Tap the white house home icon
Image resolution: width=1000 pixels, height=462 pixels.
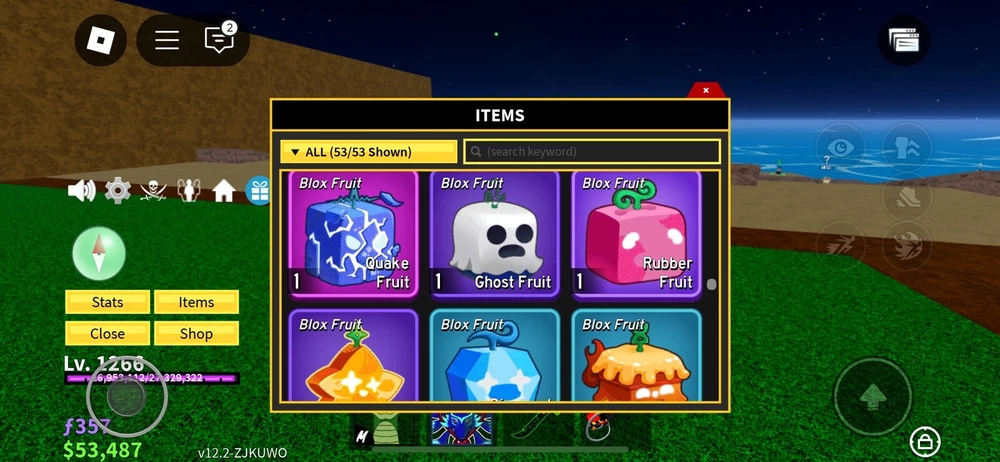(224, 190)
